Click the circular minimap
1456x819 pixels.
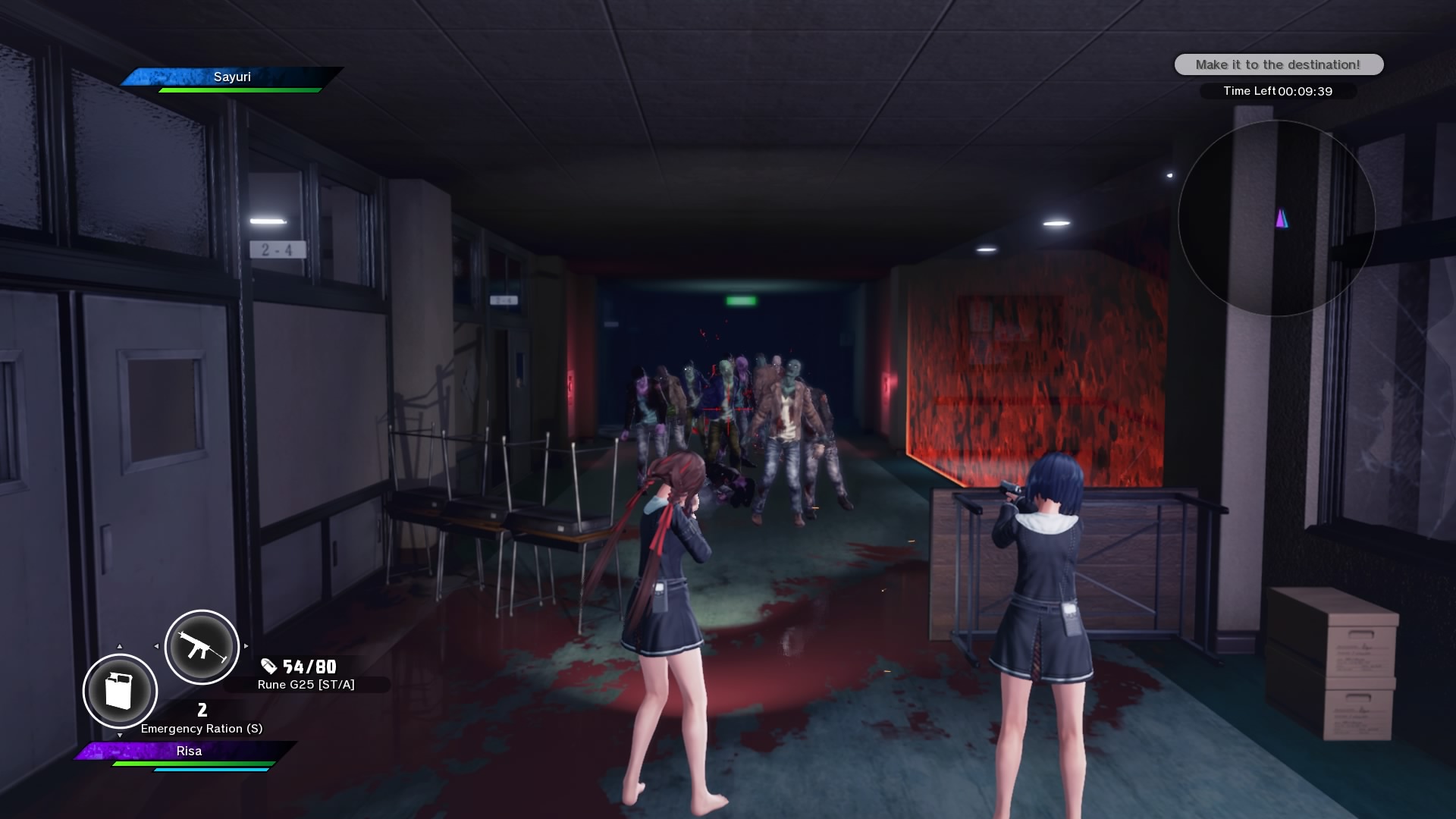pyautogui.click(x=1276, y=218)
